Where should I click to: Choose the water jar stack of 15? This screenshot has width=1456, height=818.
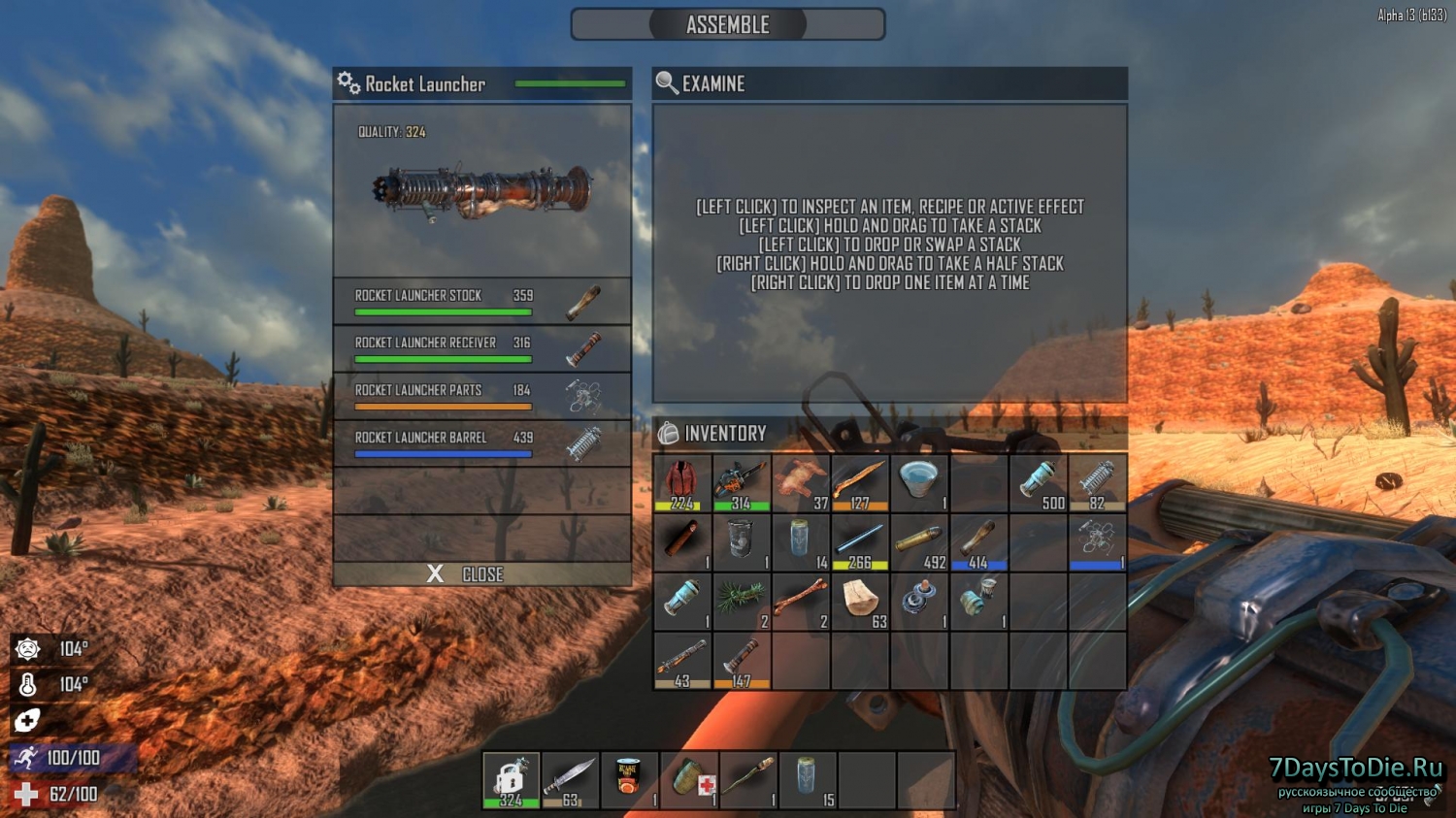(x=808, y=780)
